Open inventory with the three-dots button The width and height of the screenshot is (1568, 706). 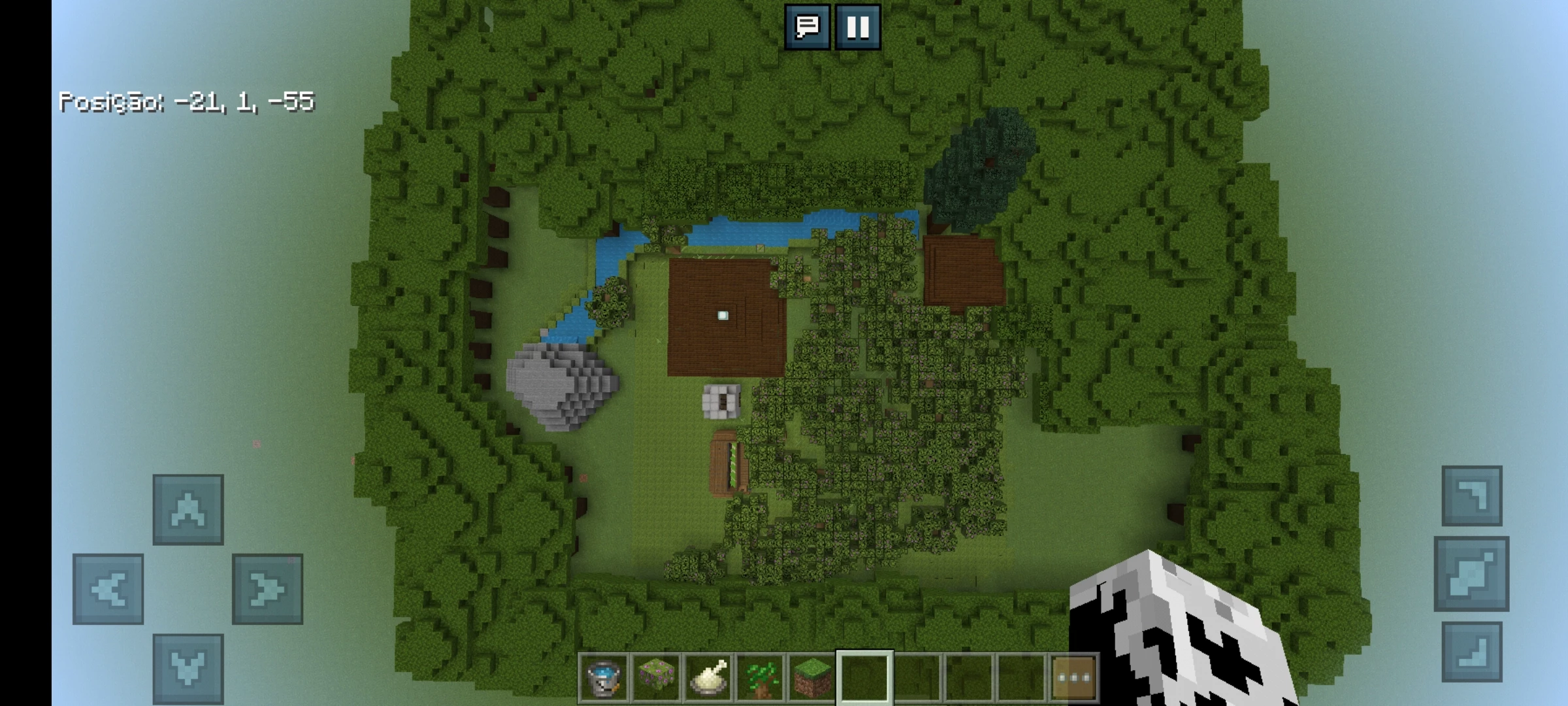click(x=1073, y=677)
